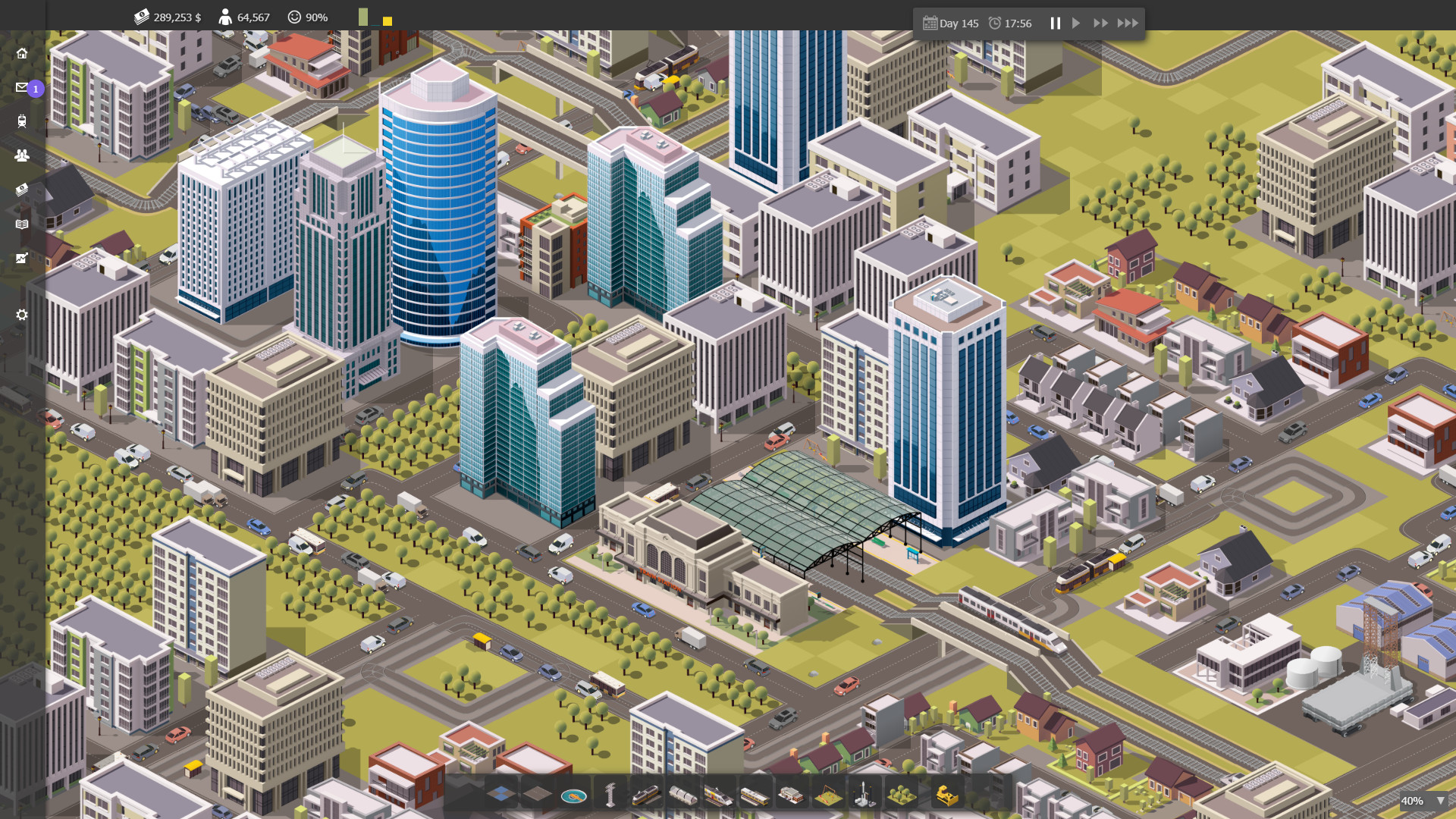Enable normal play speed
The height and width of the screenshot is (819, 1456).
coord(1076,23)
